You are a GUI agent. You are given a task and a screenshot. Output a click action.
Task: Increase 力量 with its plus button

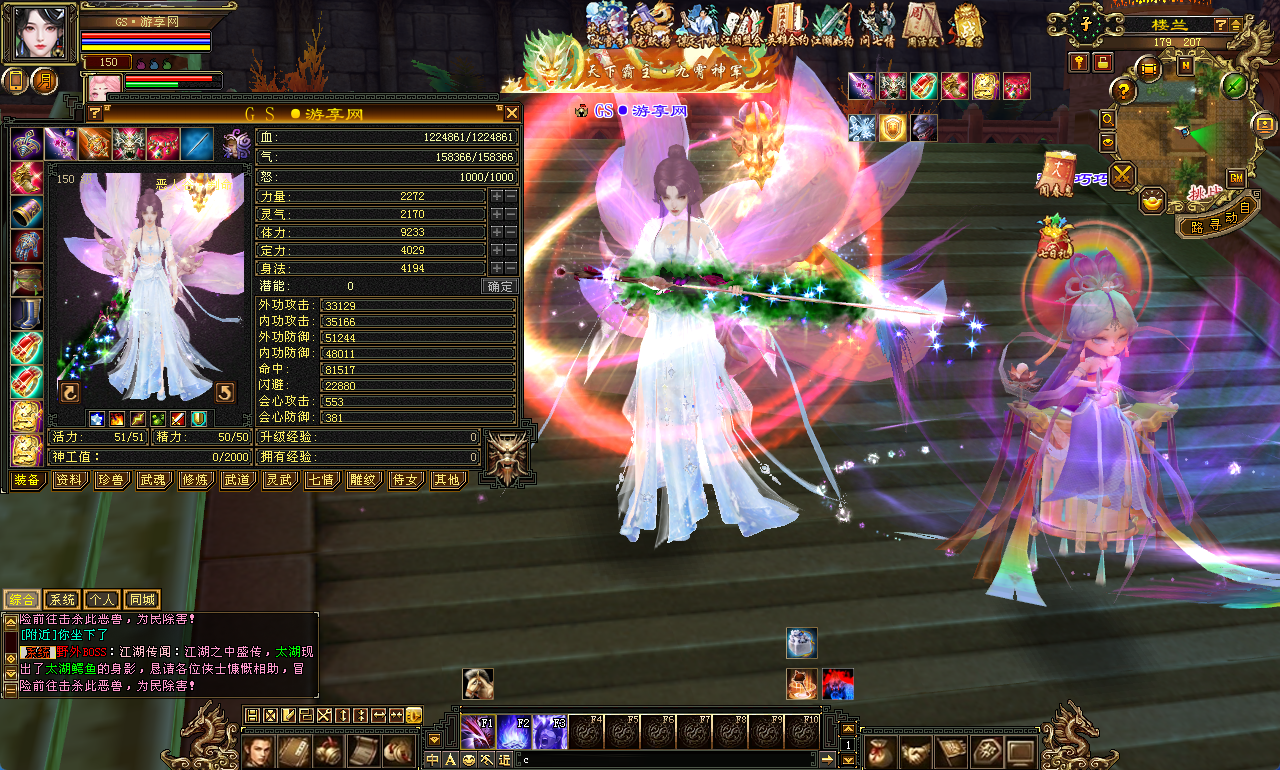click(496, 196)
